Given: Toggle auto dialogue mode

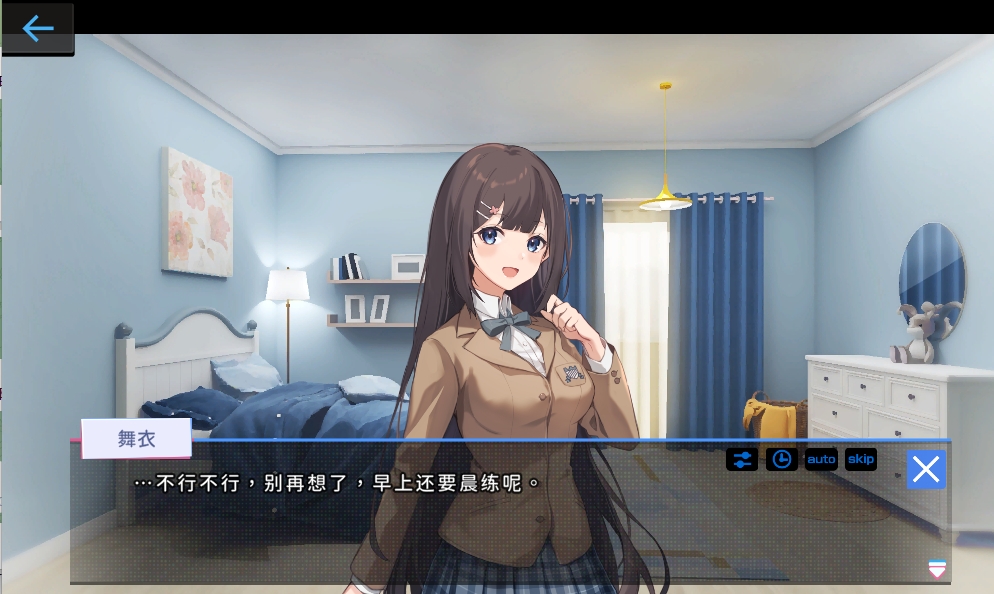Looking at the screenshot, I should pos(821,459).
